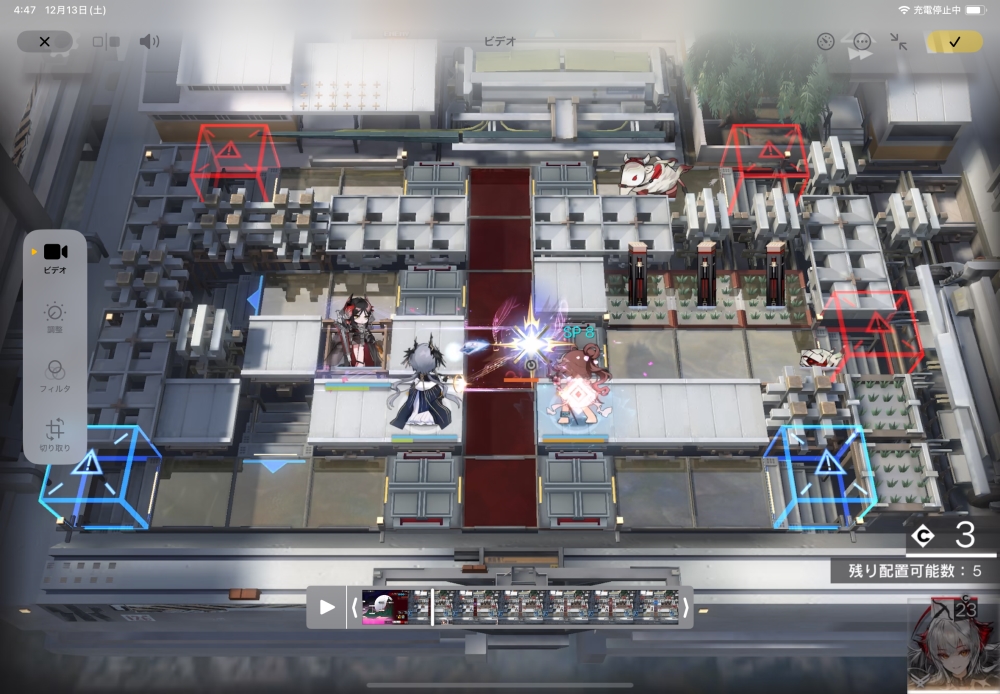1000x694 pixels.
Task: Click the left trim handle of the timeline
Action: pos(354,607)
